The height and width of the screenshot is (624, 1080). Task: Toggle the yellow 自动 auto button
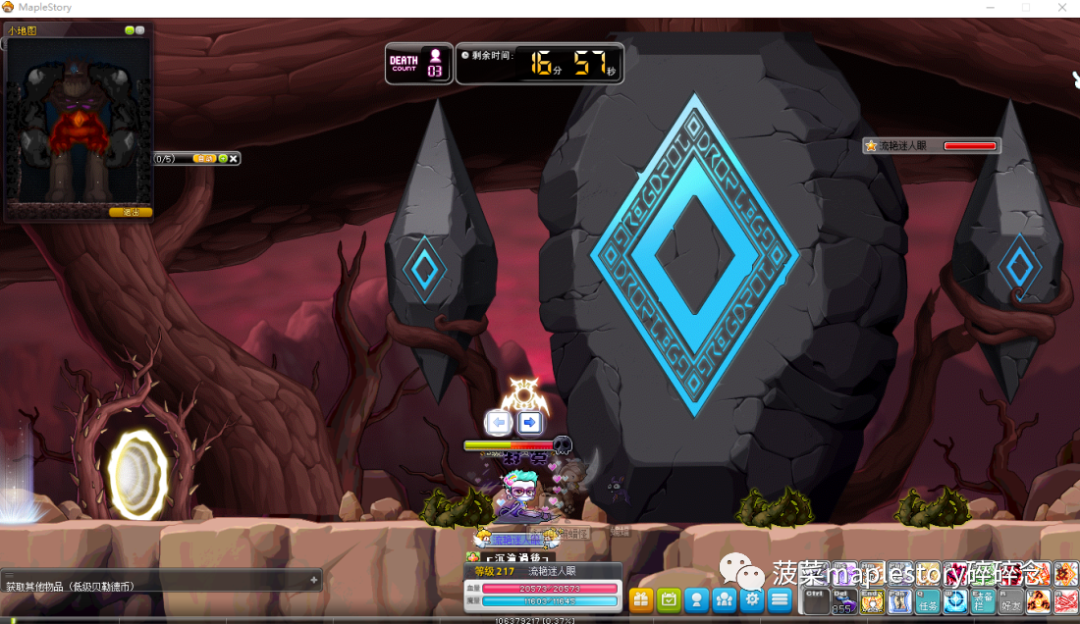(204, 158)
